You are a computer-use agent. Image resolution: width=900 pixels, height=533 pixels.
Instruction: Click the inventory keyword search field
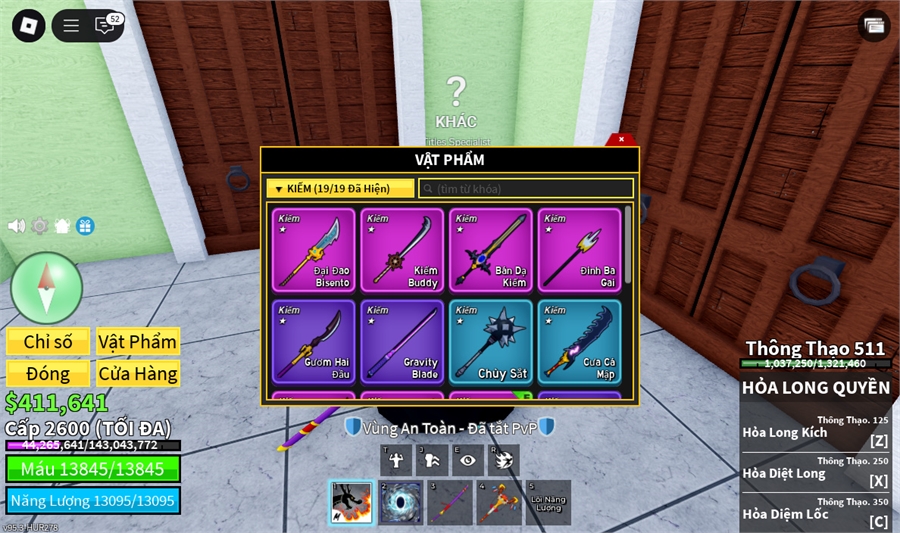point(526,188)
